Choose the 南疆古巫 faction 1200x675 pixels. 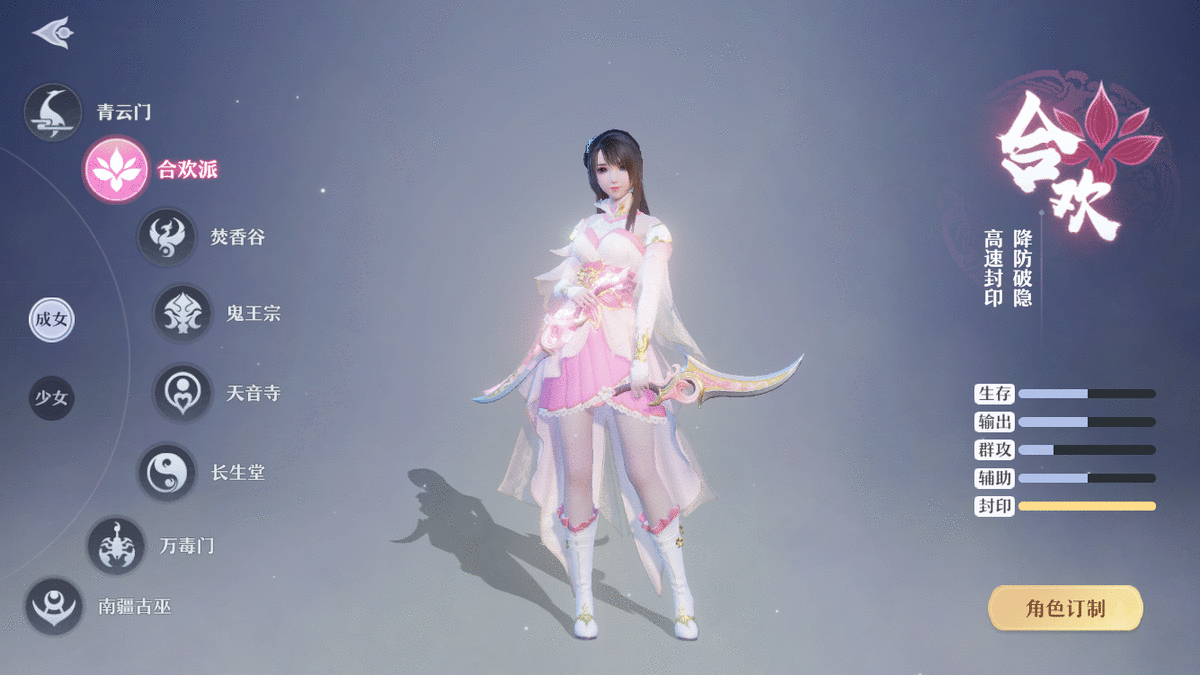tap(53, 606)
